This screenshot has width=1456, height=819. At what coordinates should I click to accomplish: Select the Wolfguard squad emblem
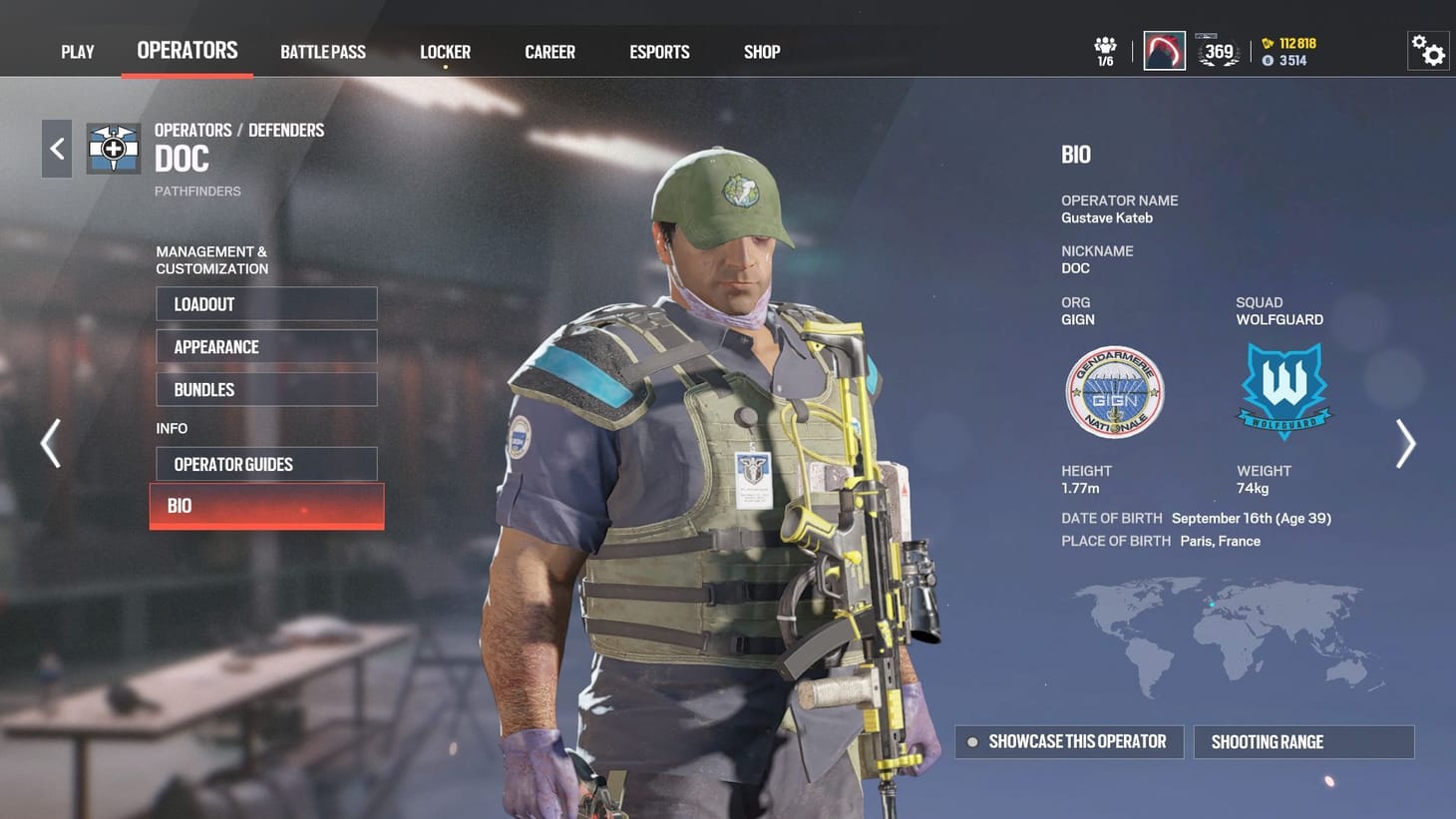(x=1284, y=389)
